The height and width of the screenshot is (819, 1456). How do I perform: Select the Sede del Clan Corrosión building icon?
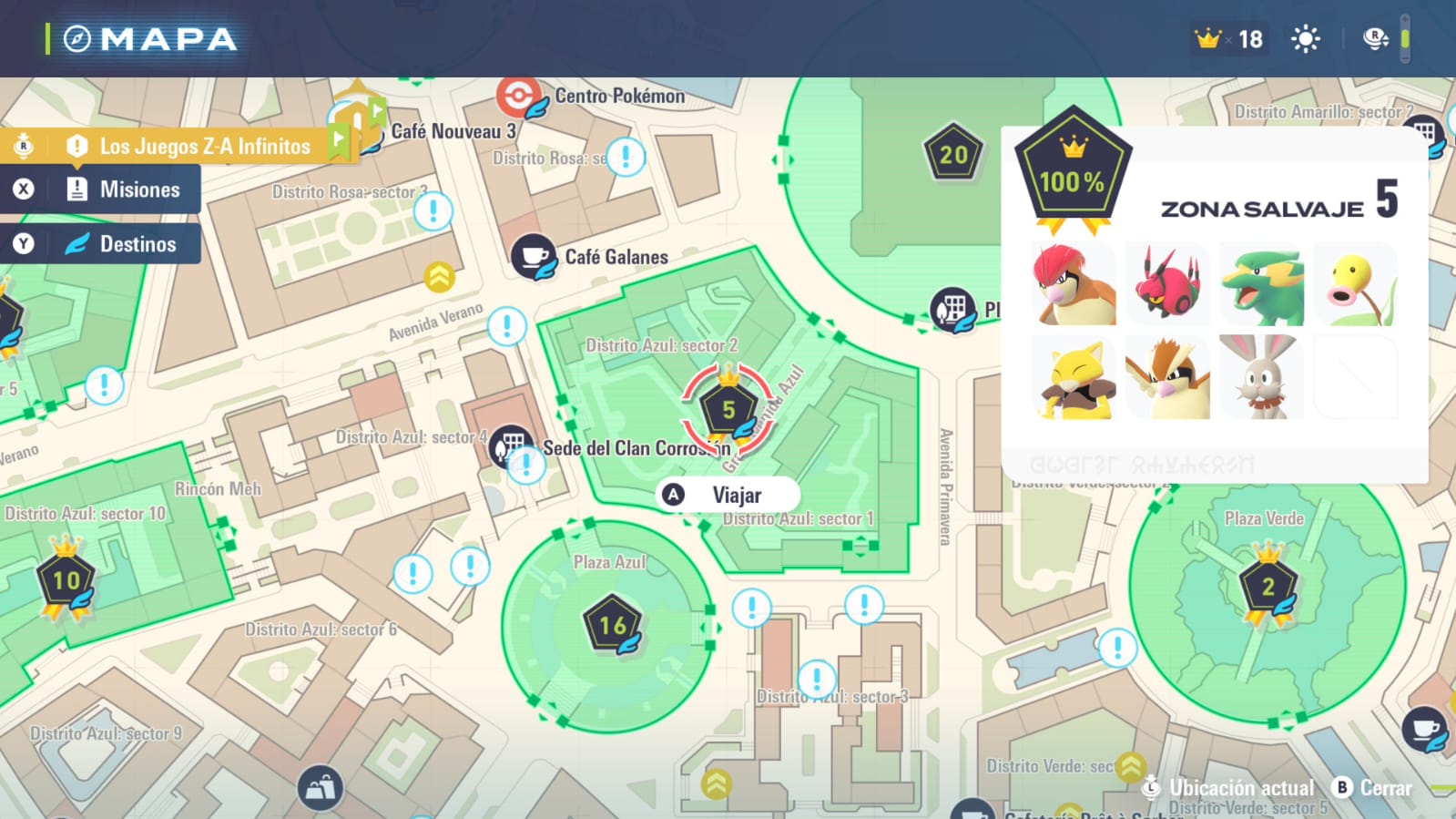pyautogui.click(x=511, y=446)
